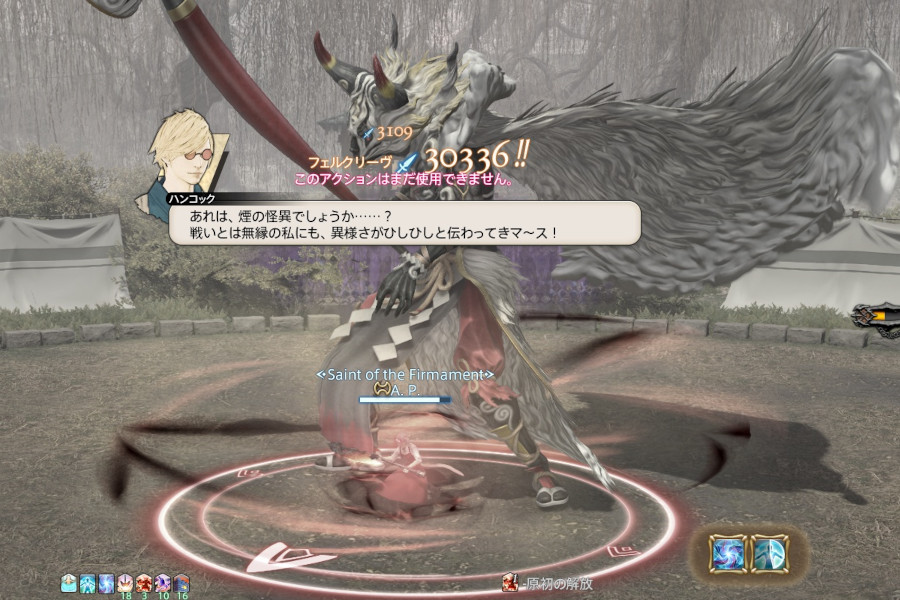Use the gold-framed teal figure and shield action
Viewport: 900px width, 600px height.
click(769, 553)
